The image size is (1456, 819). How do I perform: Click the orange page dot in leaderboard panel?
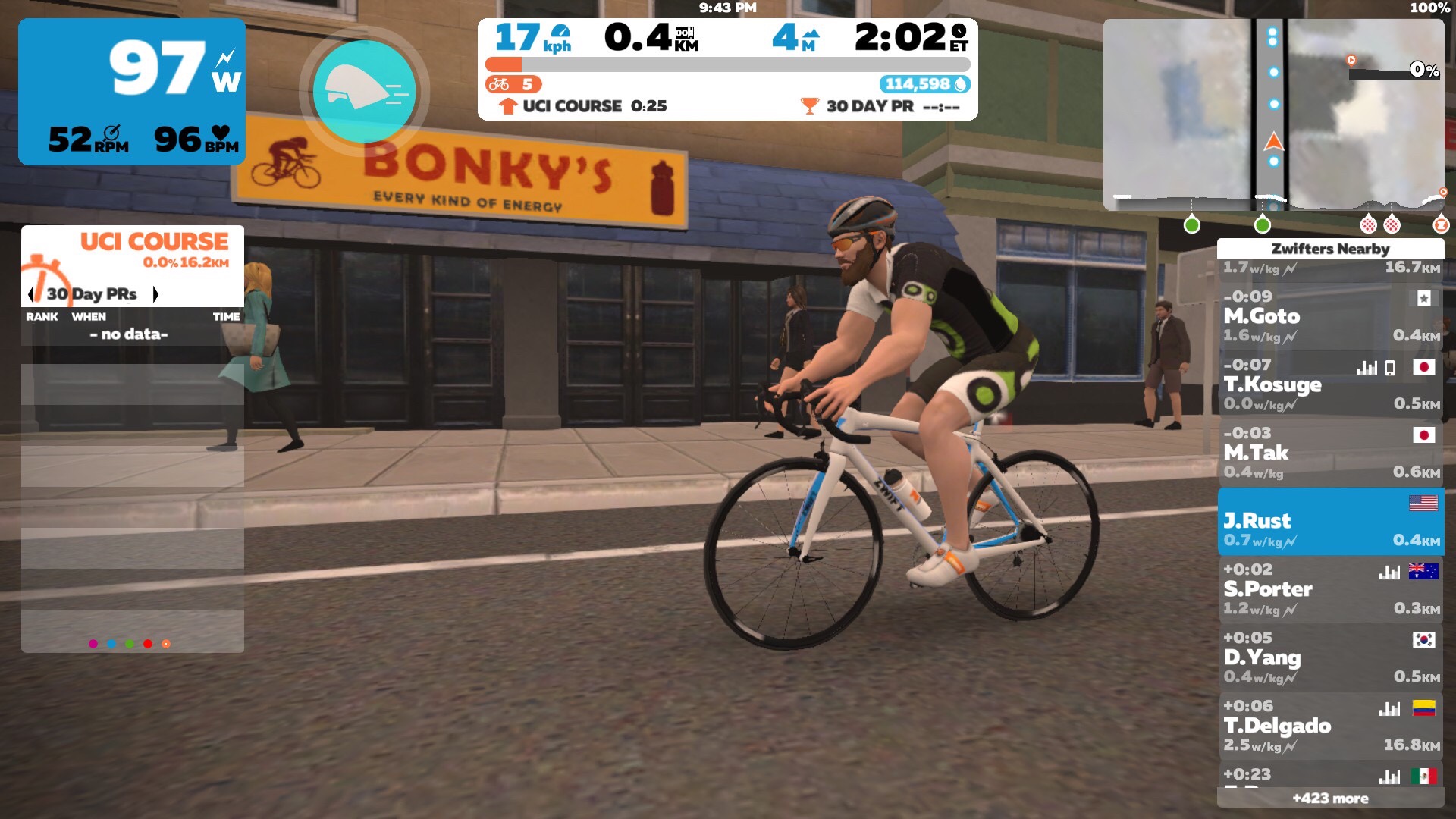click(x=166, y=644)
